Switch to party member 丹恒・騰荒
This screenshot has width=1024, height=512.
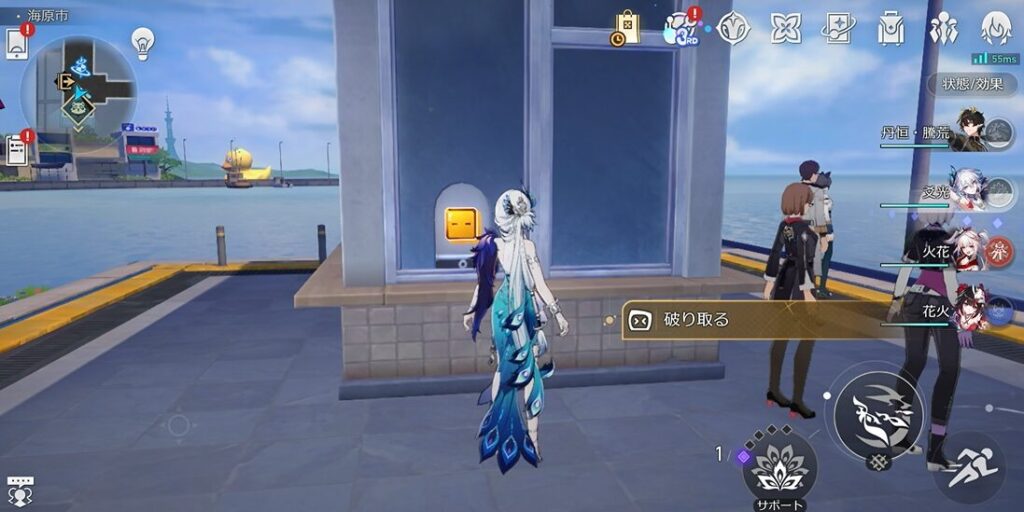[x=970, y=130]
